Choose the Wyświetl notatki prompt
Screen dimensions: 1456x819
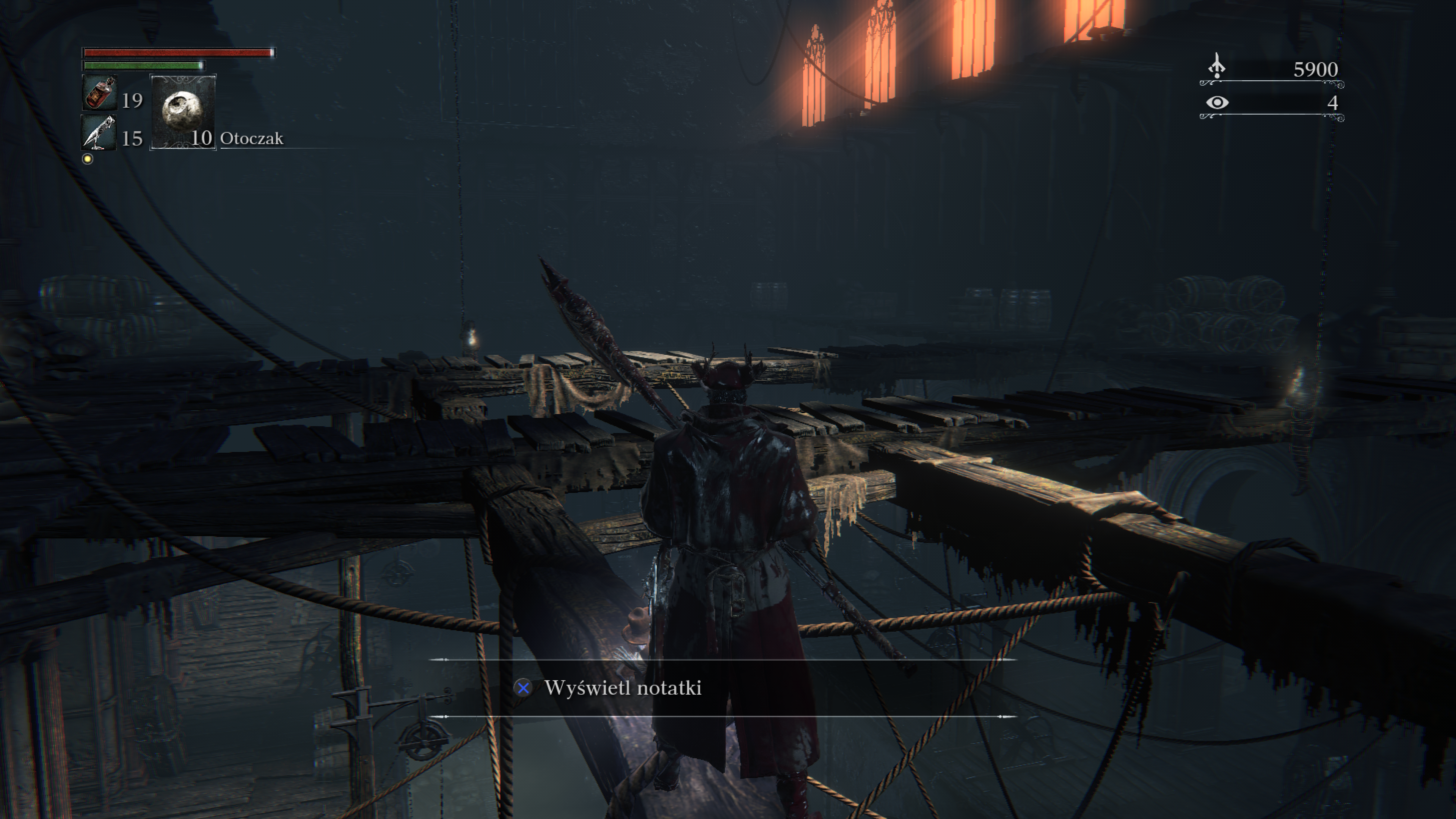coord(622,688)
